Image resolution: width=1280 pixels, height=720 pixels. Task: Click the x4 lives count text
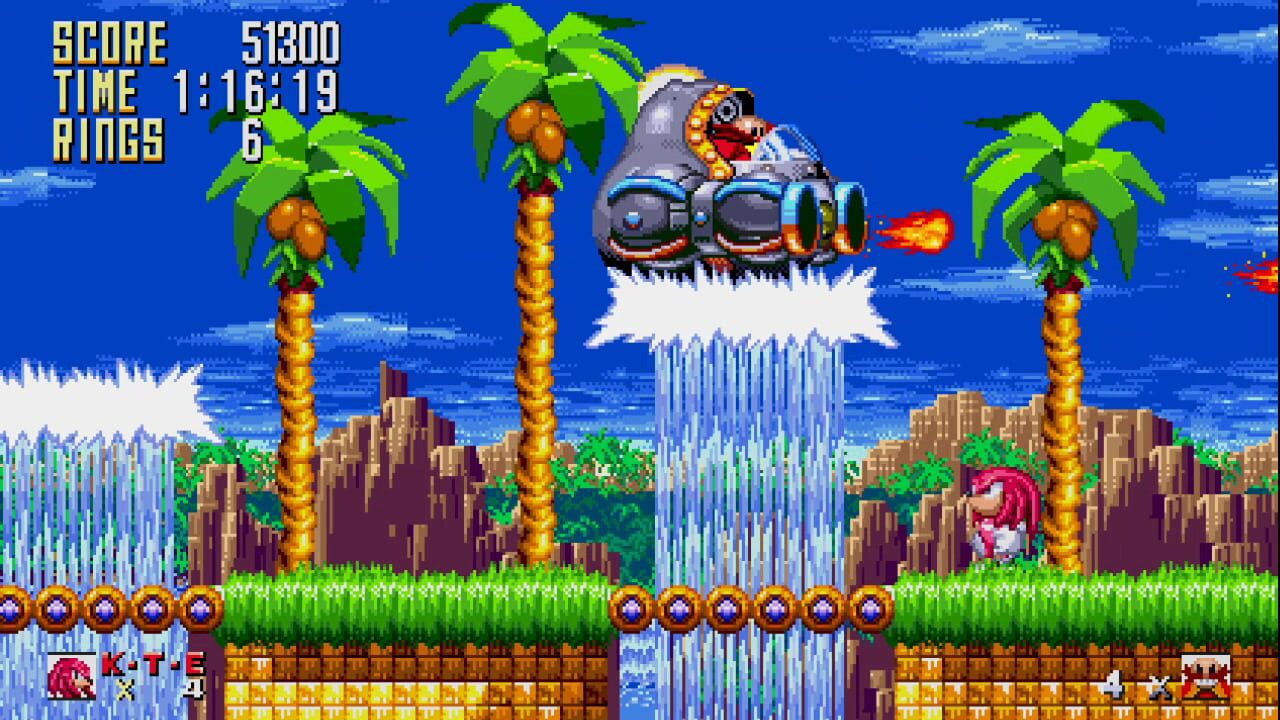(x=160, y=688)
